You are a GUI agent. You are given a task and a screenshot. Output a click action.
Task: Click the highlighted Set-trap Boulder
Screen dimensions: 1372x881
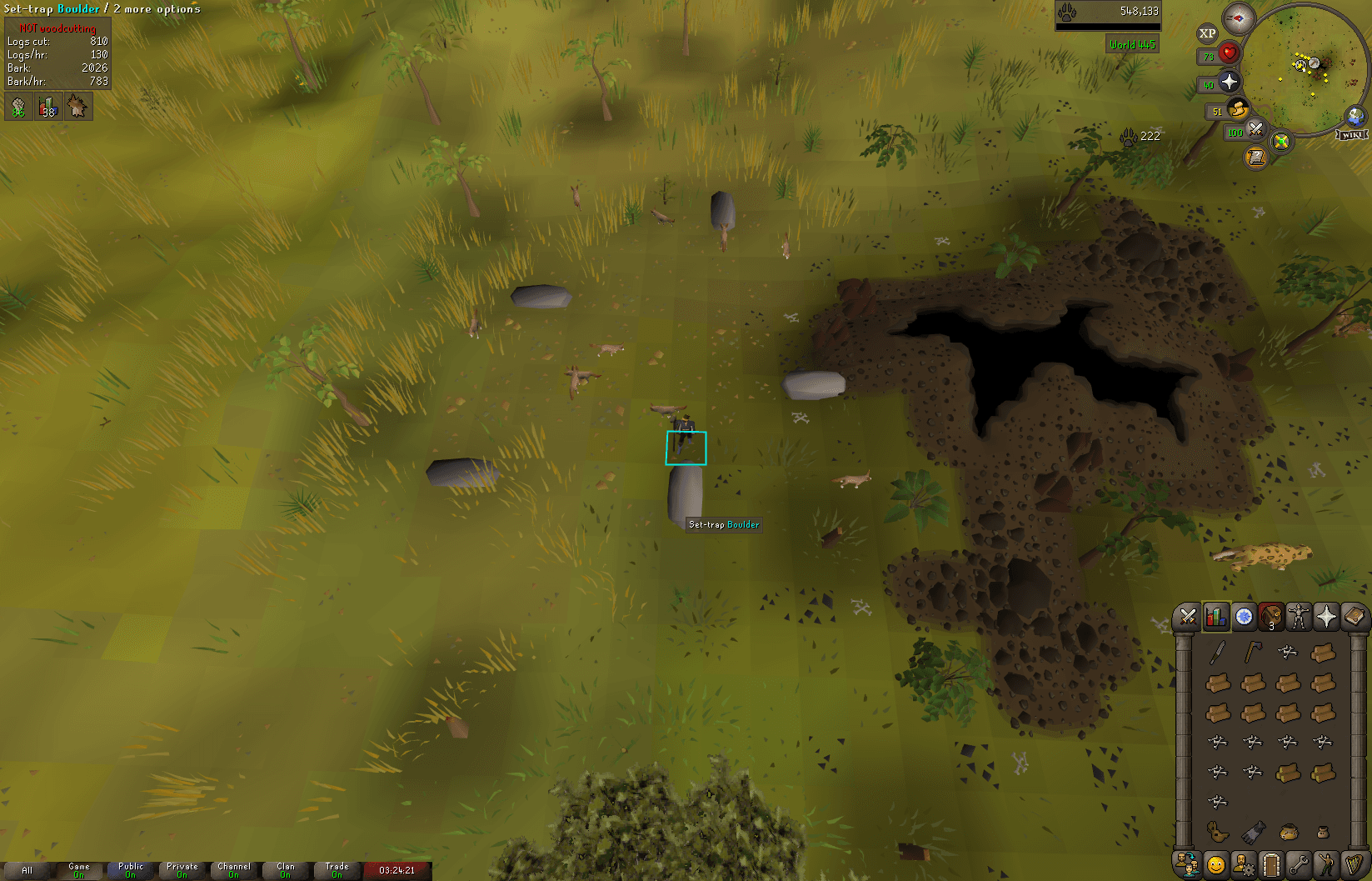click(685, 448)
